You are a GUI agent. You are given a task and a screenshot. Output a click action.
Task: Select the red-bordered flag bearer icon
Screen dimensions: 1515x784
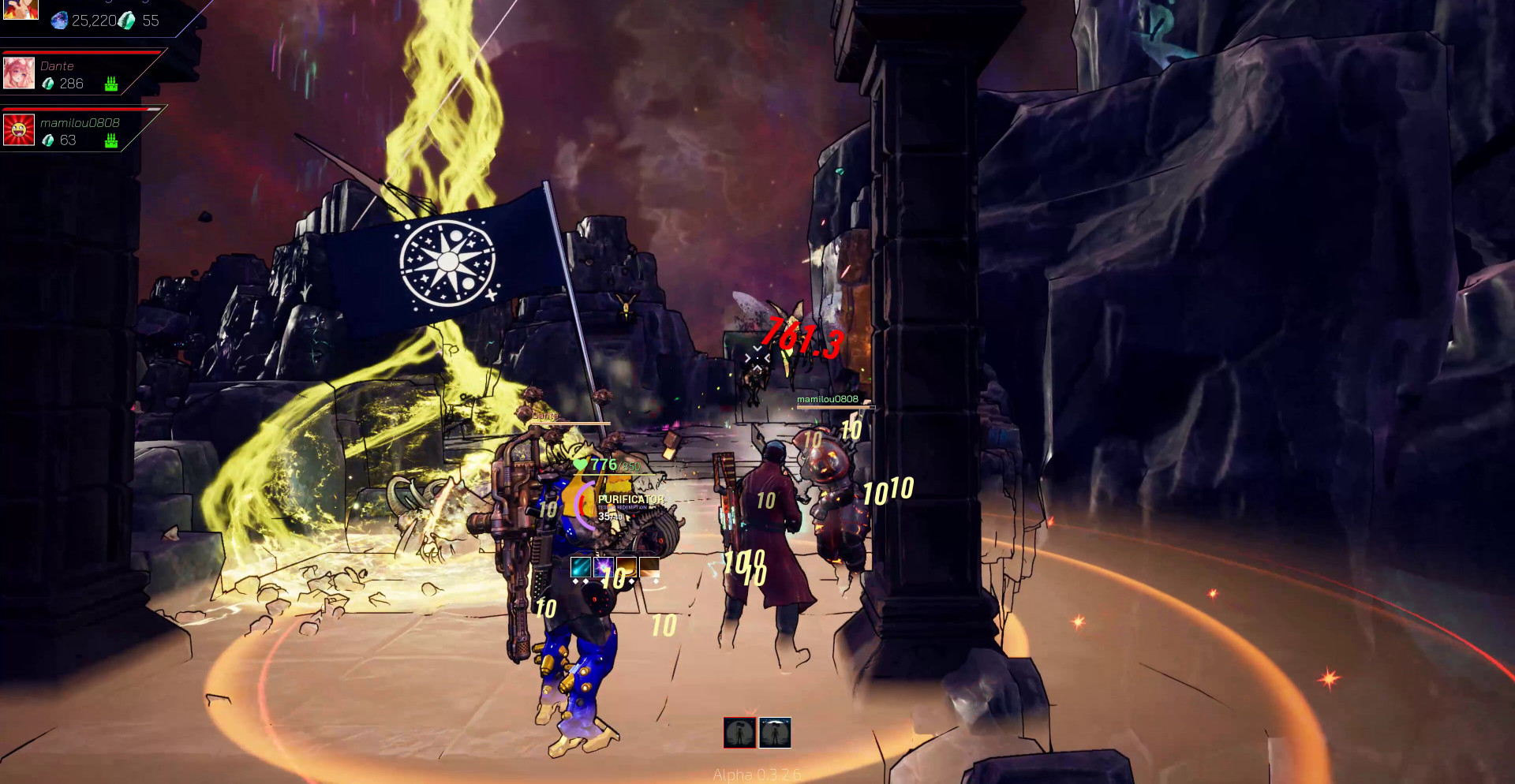(x=739, y=733)
